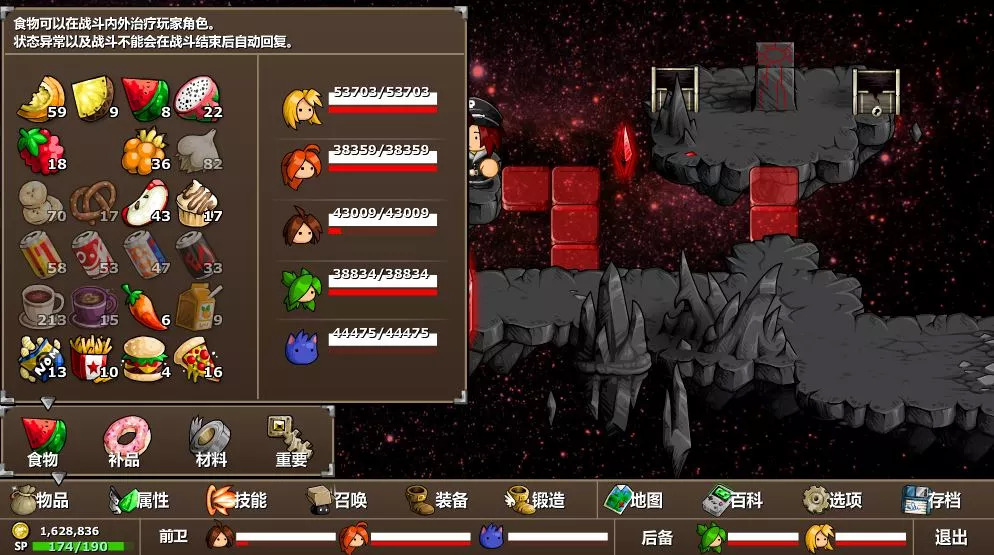994x555 pixels.
Task: Switch to the 重要 key items tab
Action: click(291, 442)
